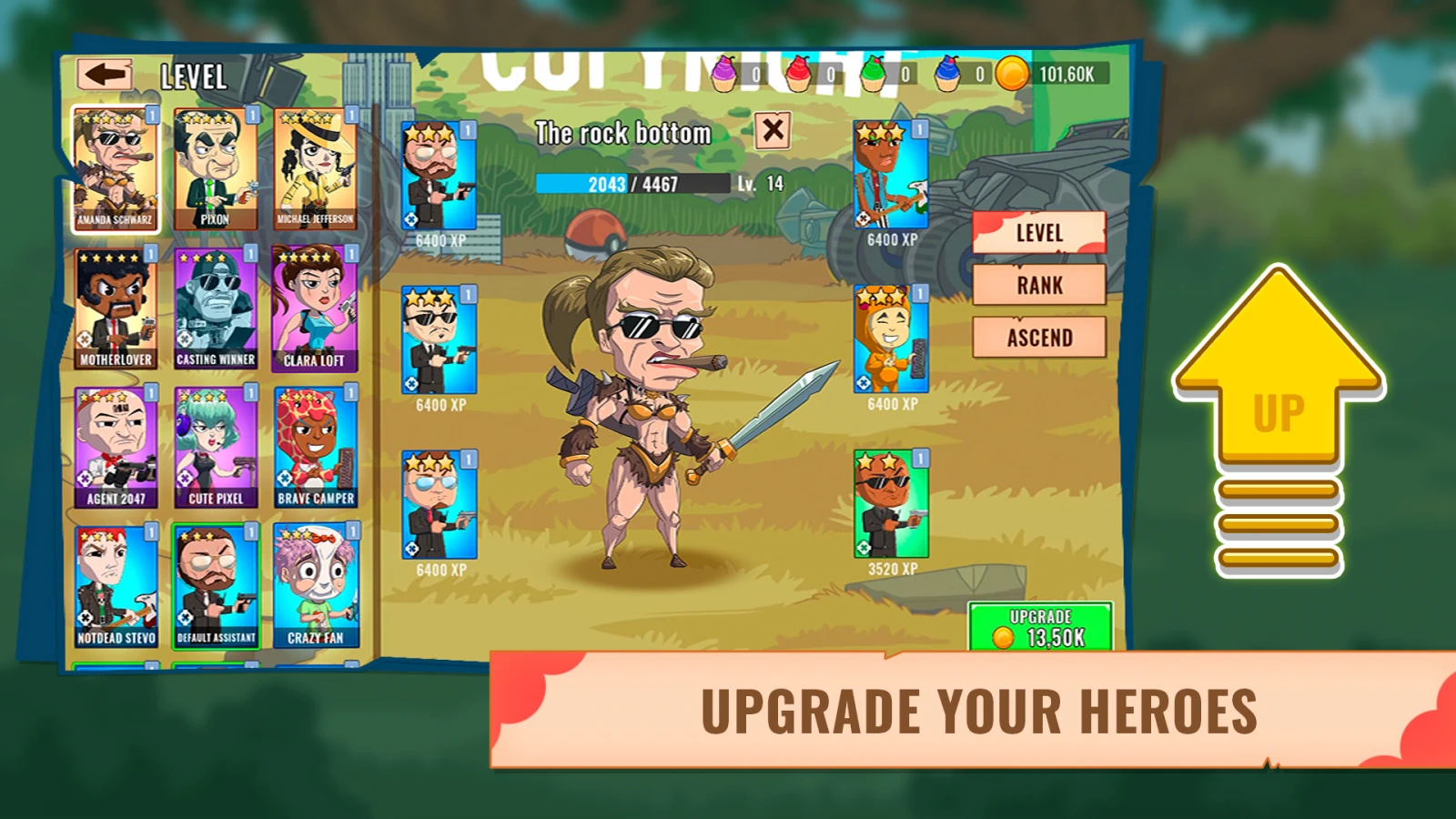This screenshot has height=819, width=1456.
Task: Upgrade hero for 13,50K coins
Action: point(1040,628)
